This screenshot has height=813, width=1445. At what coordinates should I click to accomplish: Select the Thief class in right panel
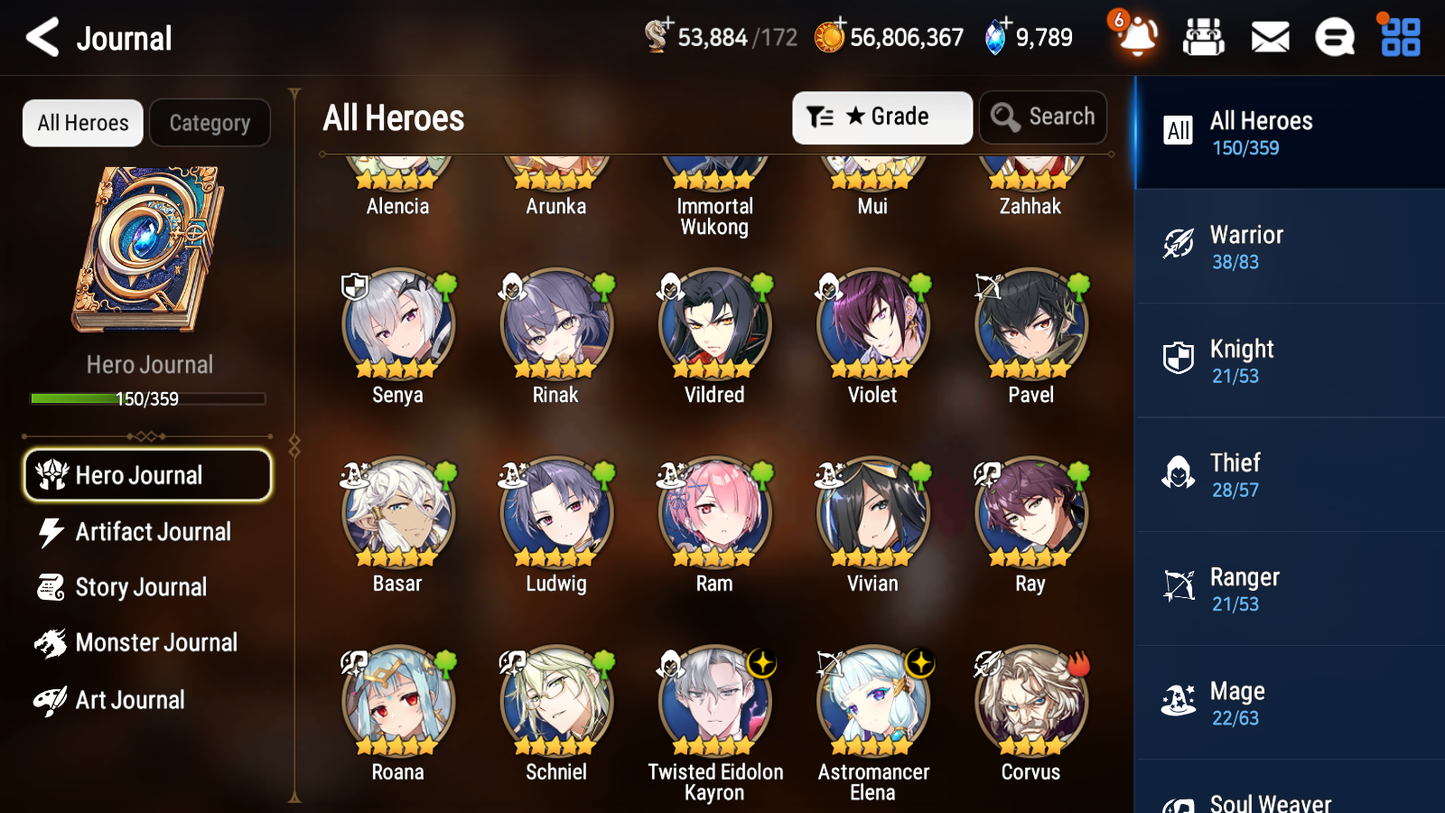(1289, 474)
